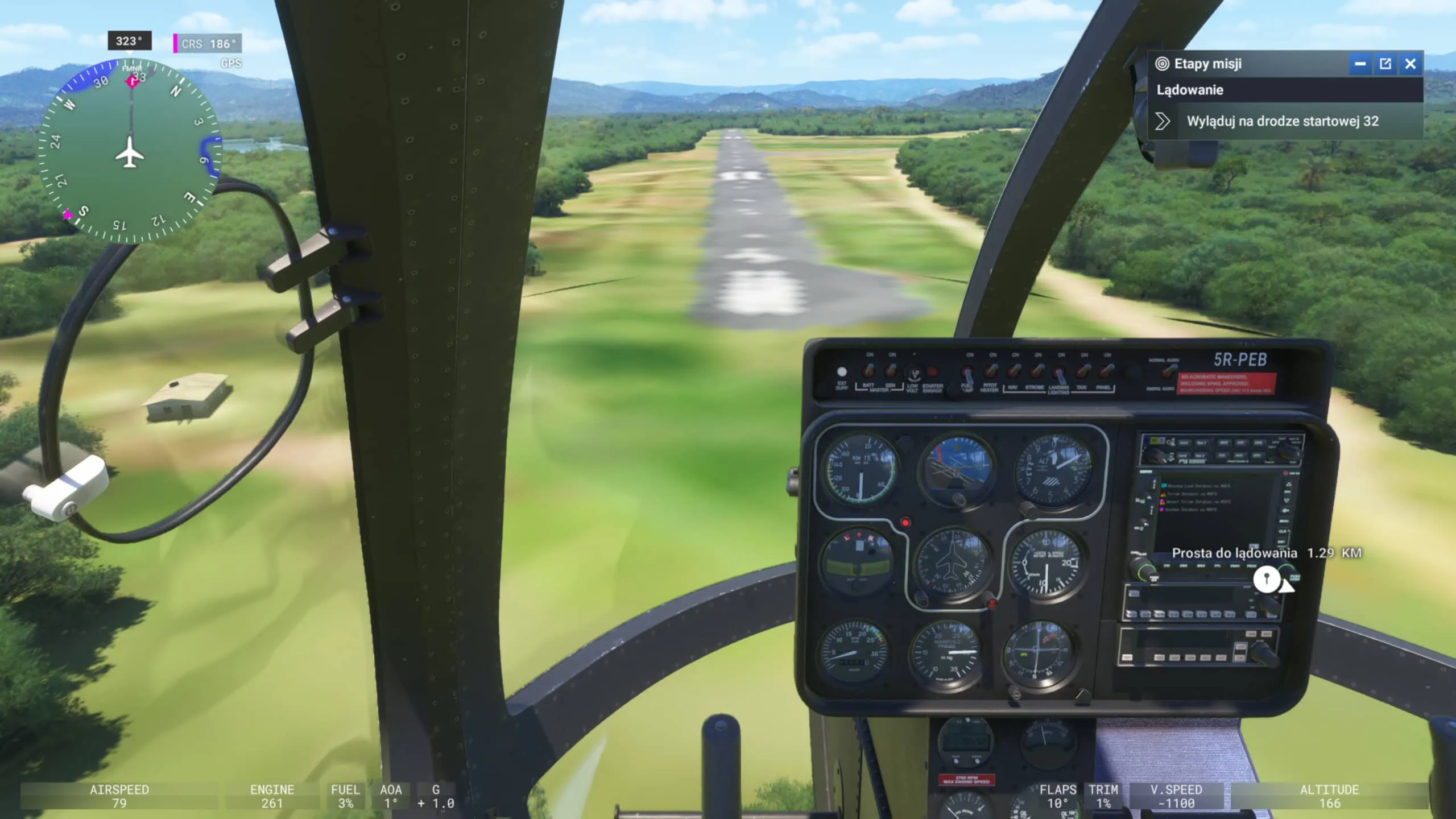Select the FPL key on the GPS bottom row
This screenshot has width=1456, height=819.
[1219, 565]
